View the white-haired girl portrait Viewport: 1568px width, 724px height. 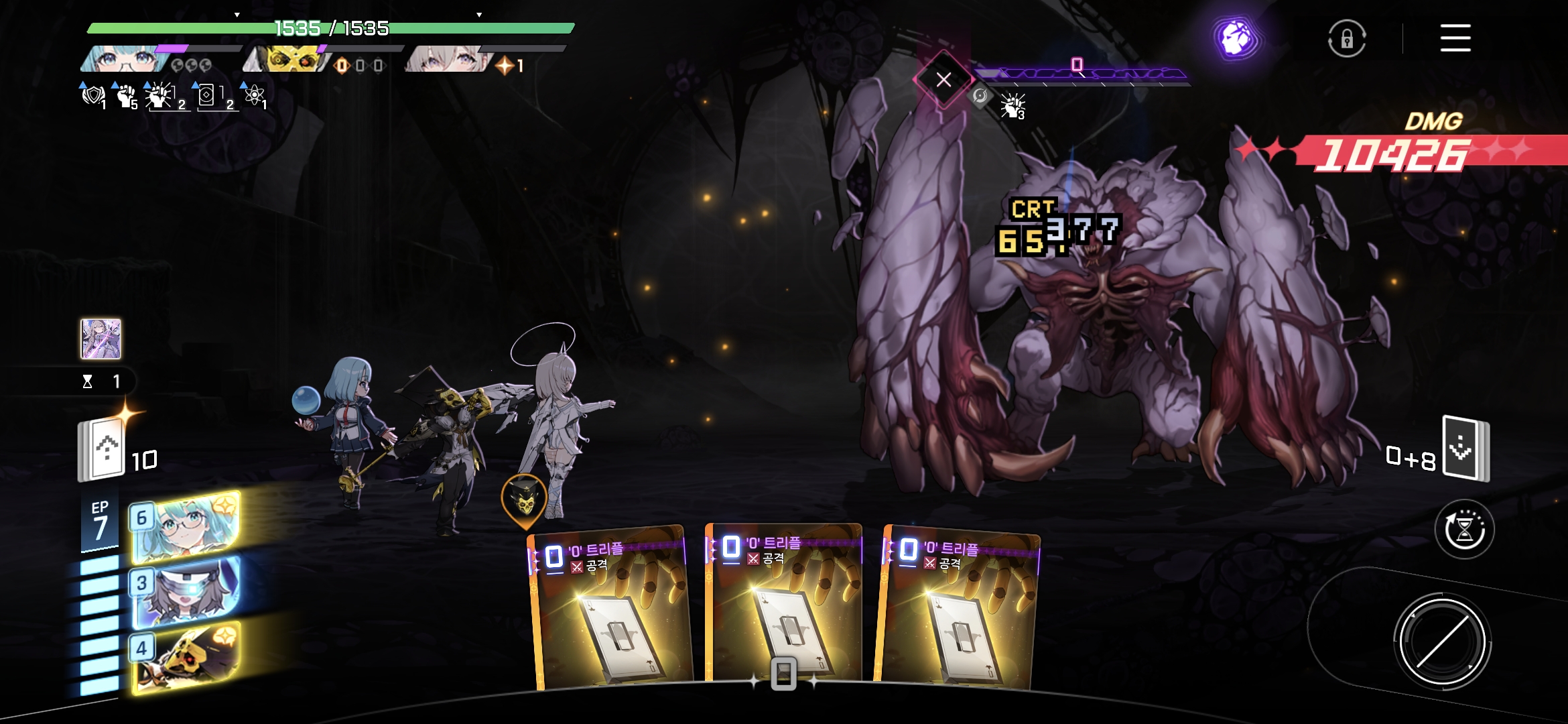(447, 60)
